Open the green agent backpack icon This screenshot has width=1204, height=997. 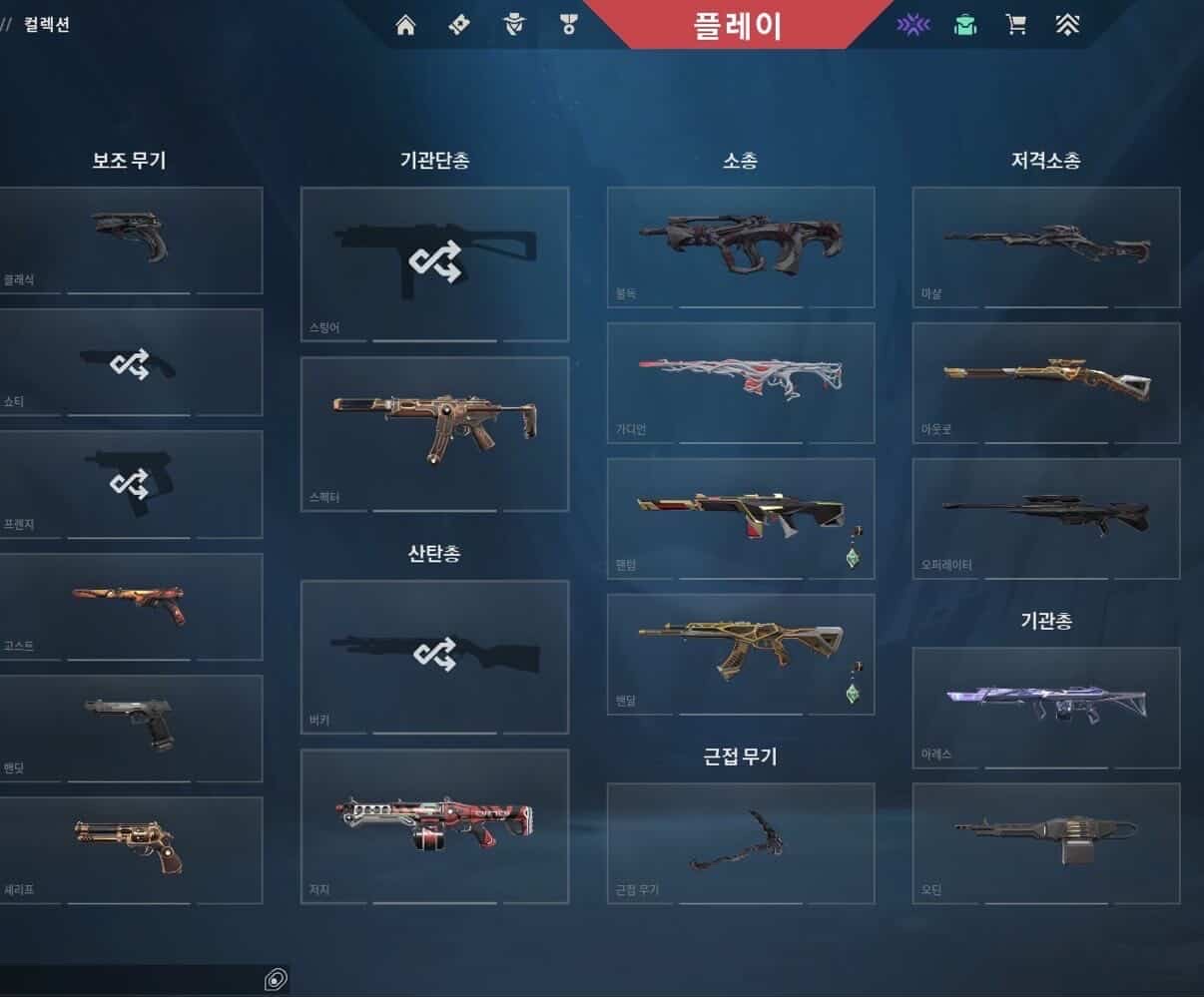[964, 25]
